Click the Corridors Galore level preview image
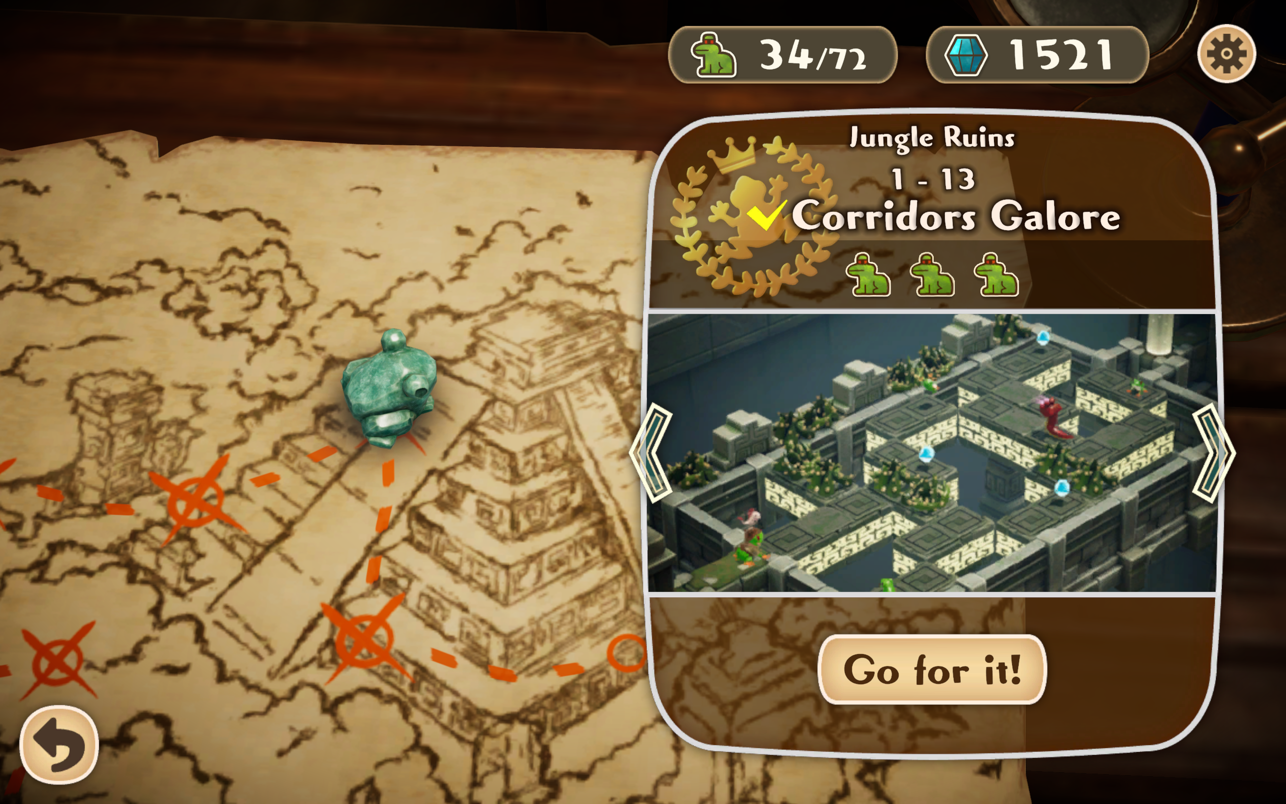Viewport: 1286px width, 804px height. (932, 453)
